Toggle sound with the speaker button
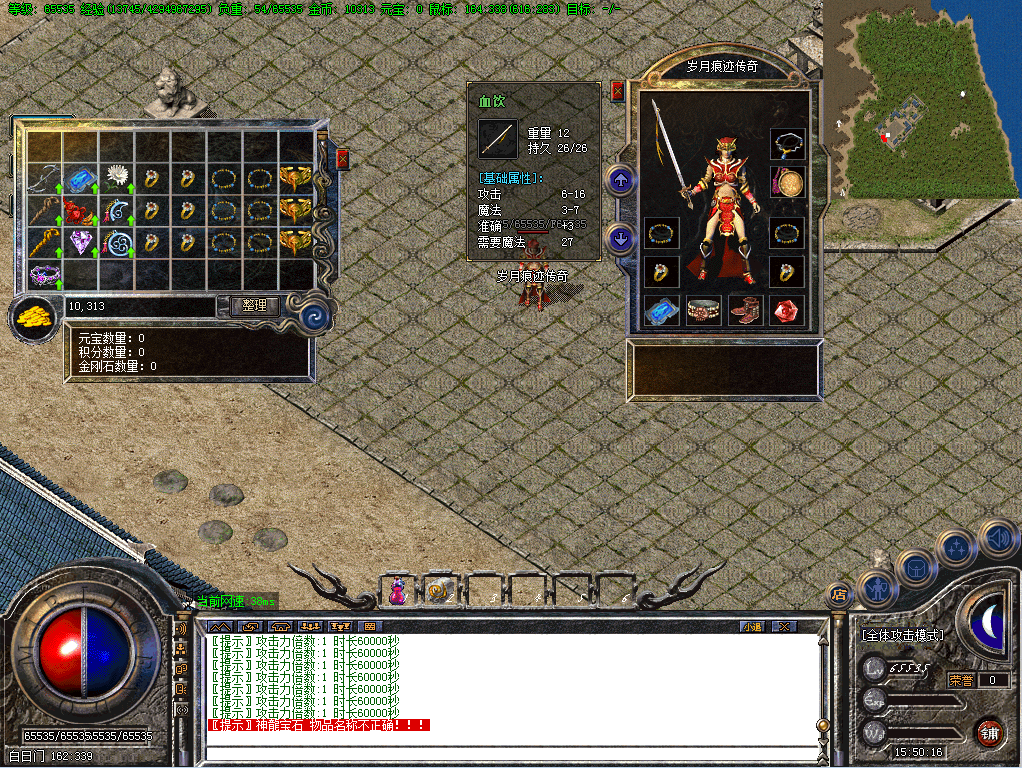Image resolution: width=1022 pixels, height=768 pixels. (x=996, y=538)
